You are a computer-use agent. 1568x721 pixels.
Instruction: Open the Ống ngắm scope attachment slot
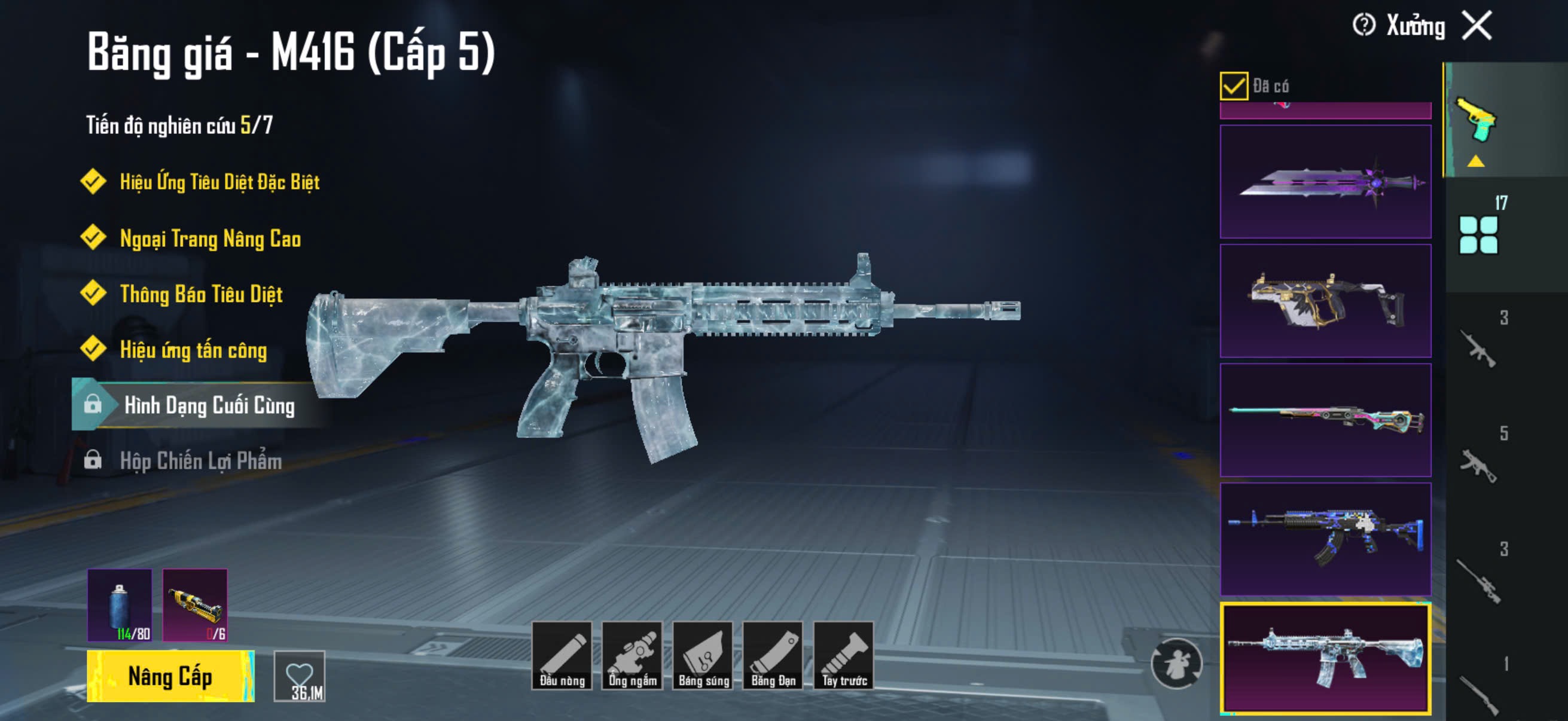coord(633,655)
